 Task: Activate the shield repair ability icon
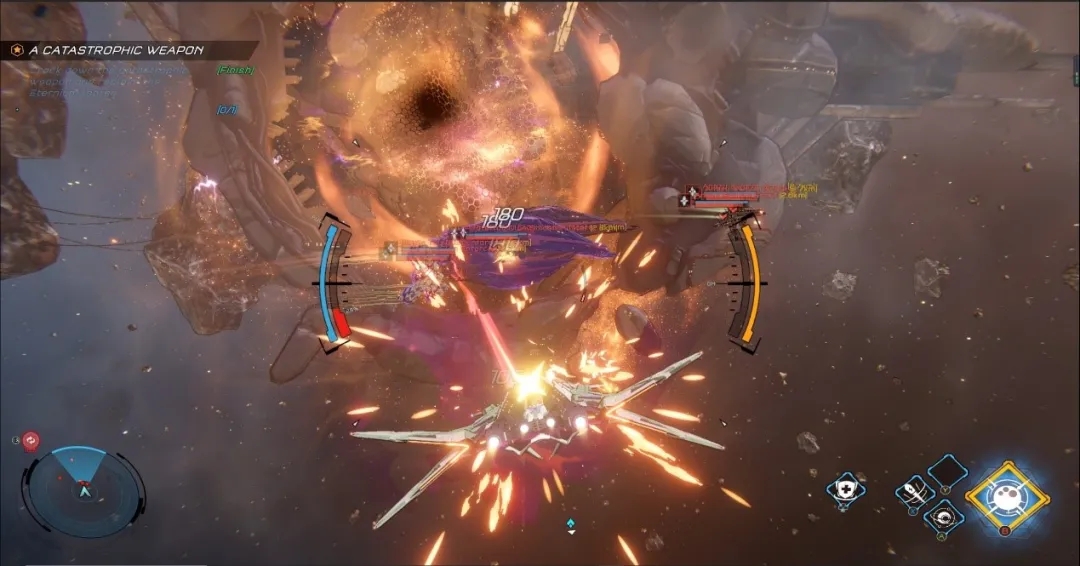(x=845, y=489)
